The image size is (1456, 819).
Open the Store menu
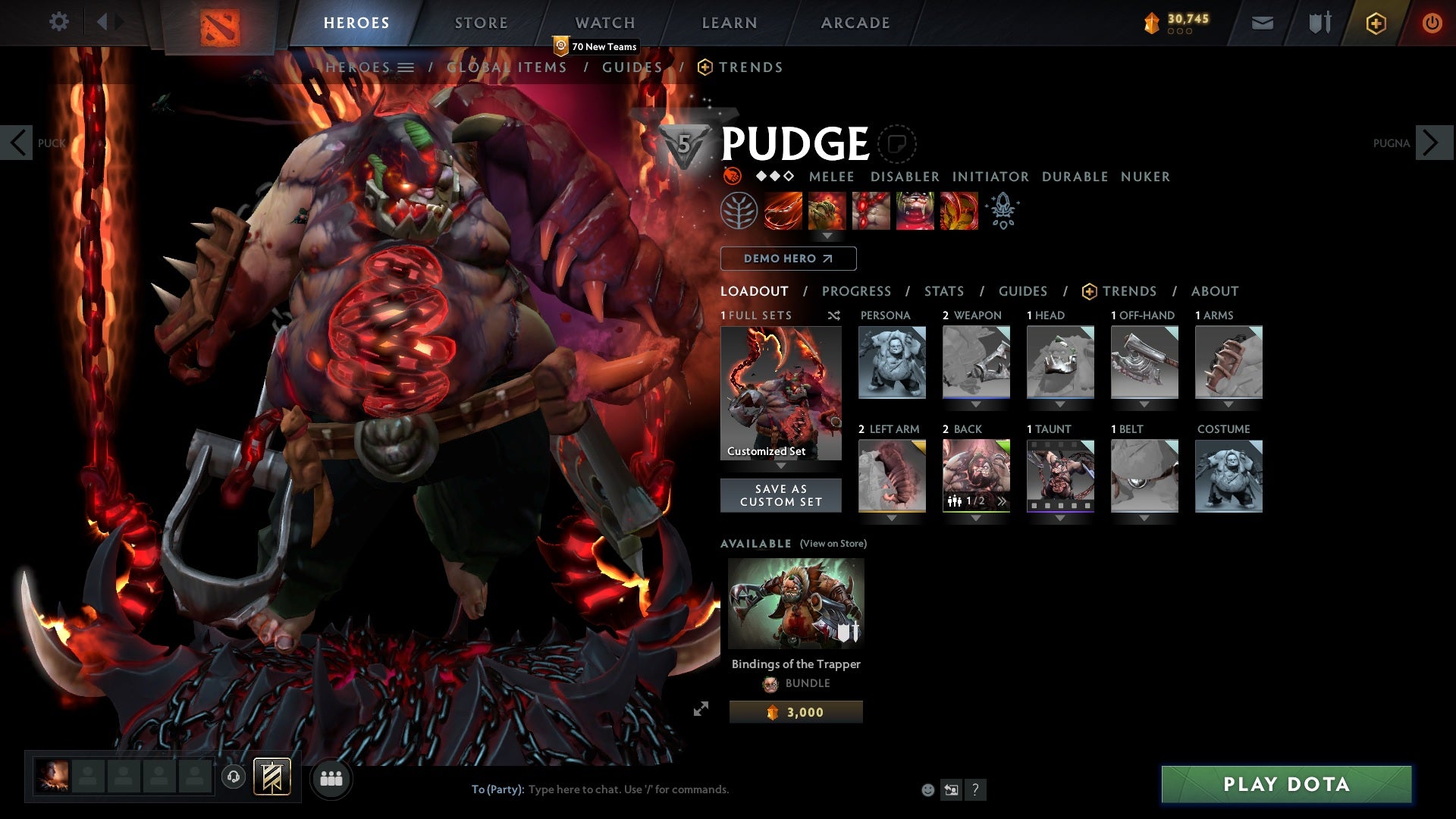click(x=481, y=23)
